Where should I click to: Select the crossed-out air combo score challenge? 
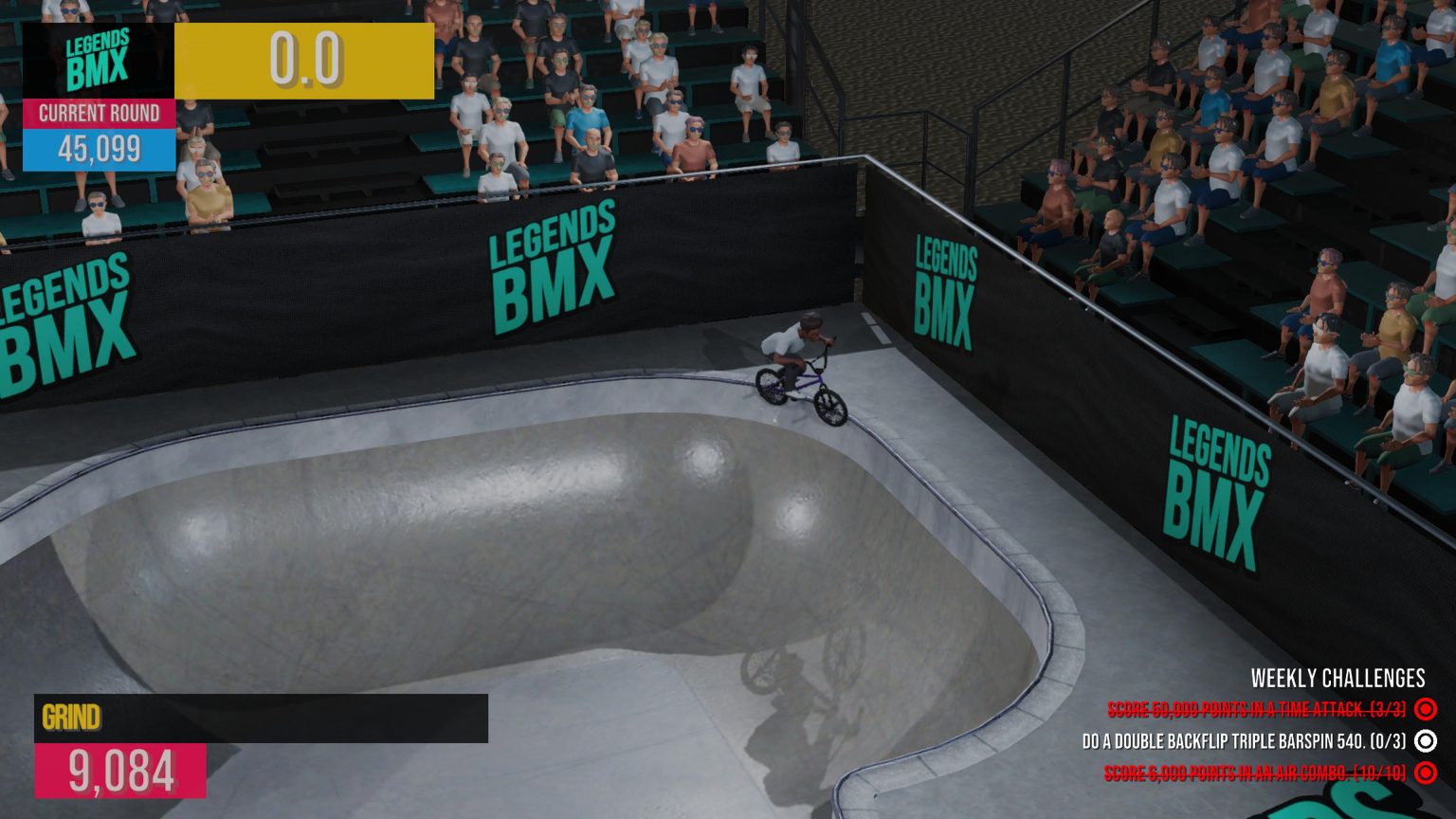tap(1254, 773)
